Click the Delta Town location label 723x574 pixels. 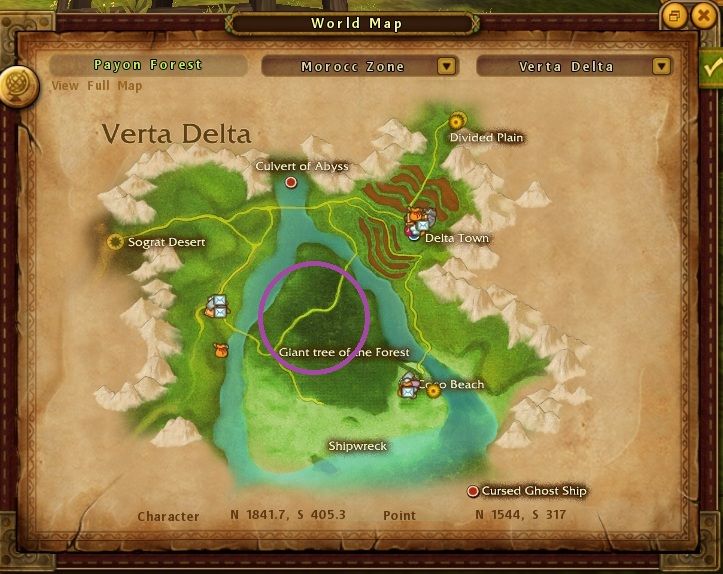point(457,238)
